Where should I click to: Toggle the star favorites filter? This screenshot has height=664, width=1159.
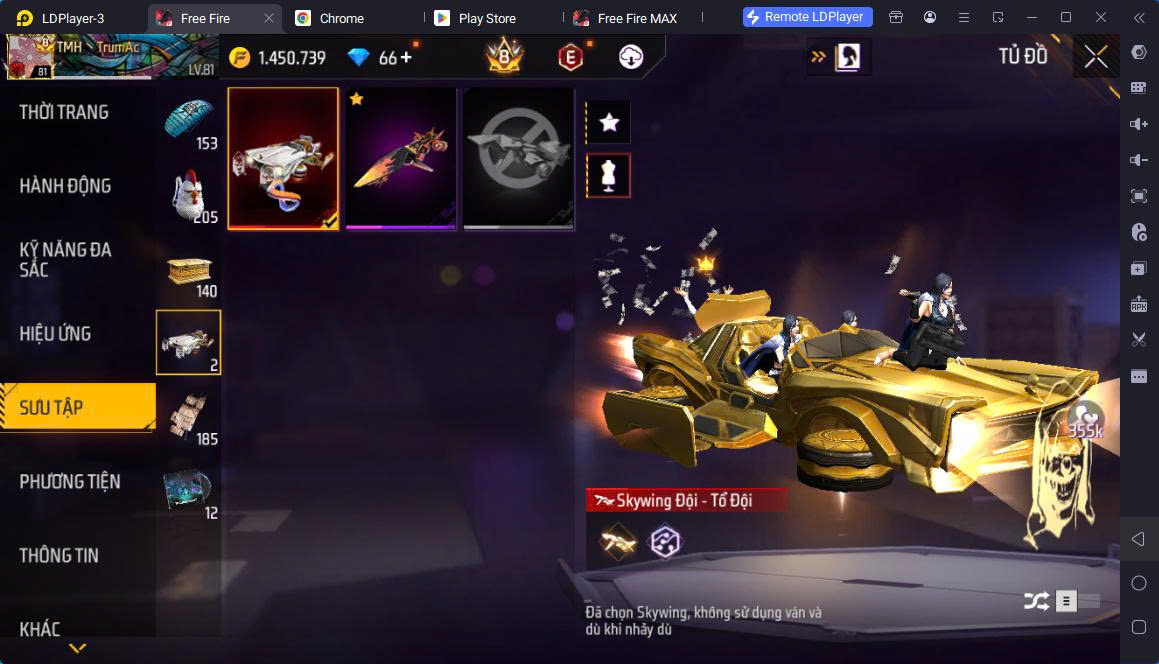tap(608, 123)
